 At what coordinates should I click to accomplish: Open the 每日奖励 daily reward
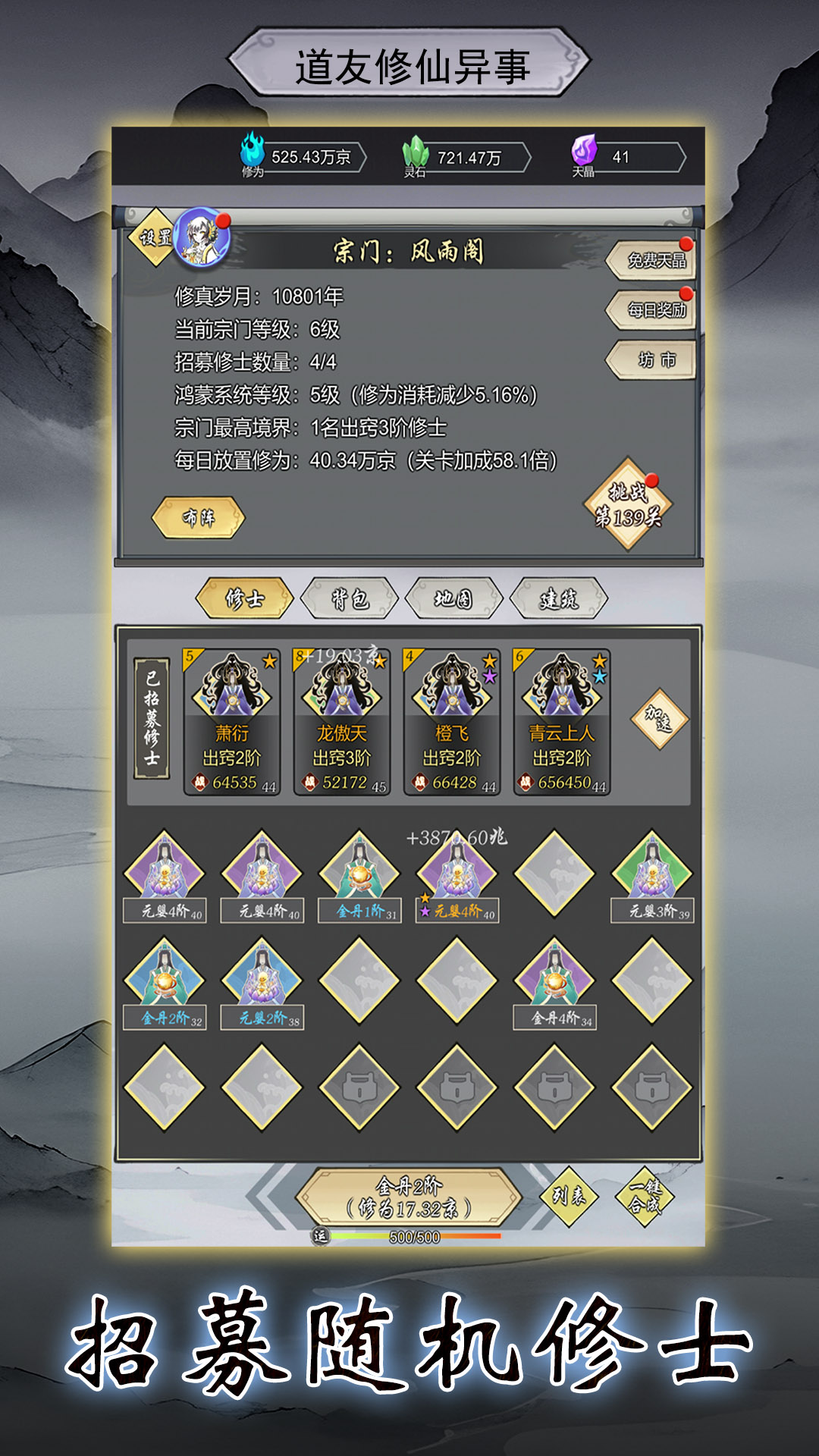coord(654,310)
